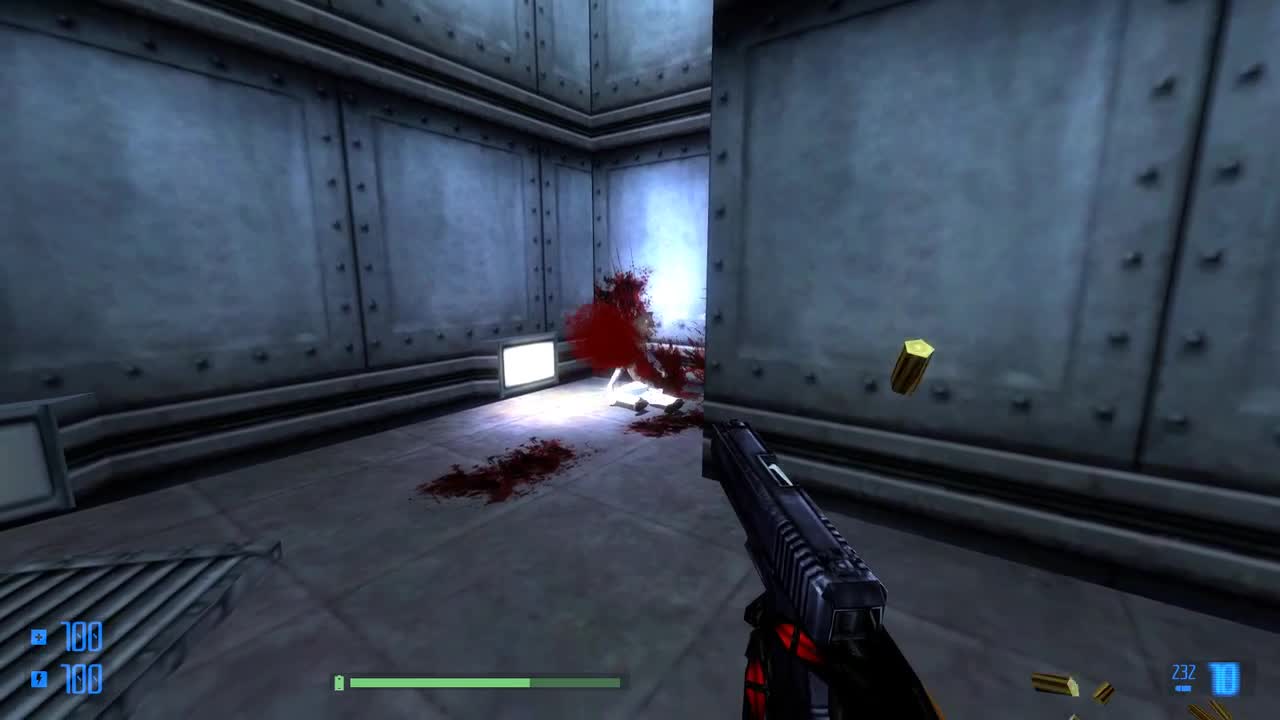Click the health cross icon on HUD

pyautogui.click(x=38, y=637)
